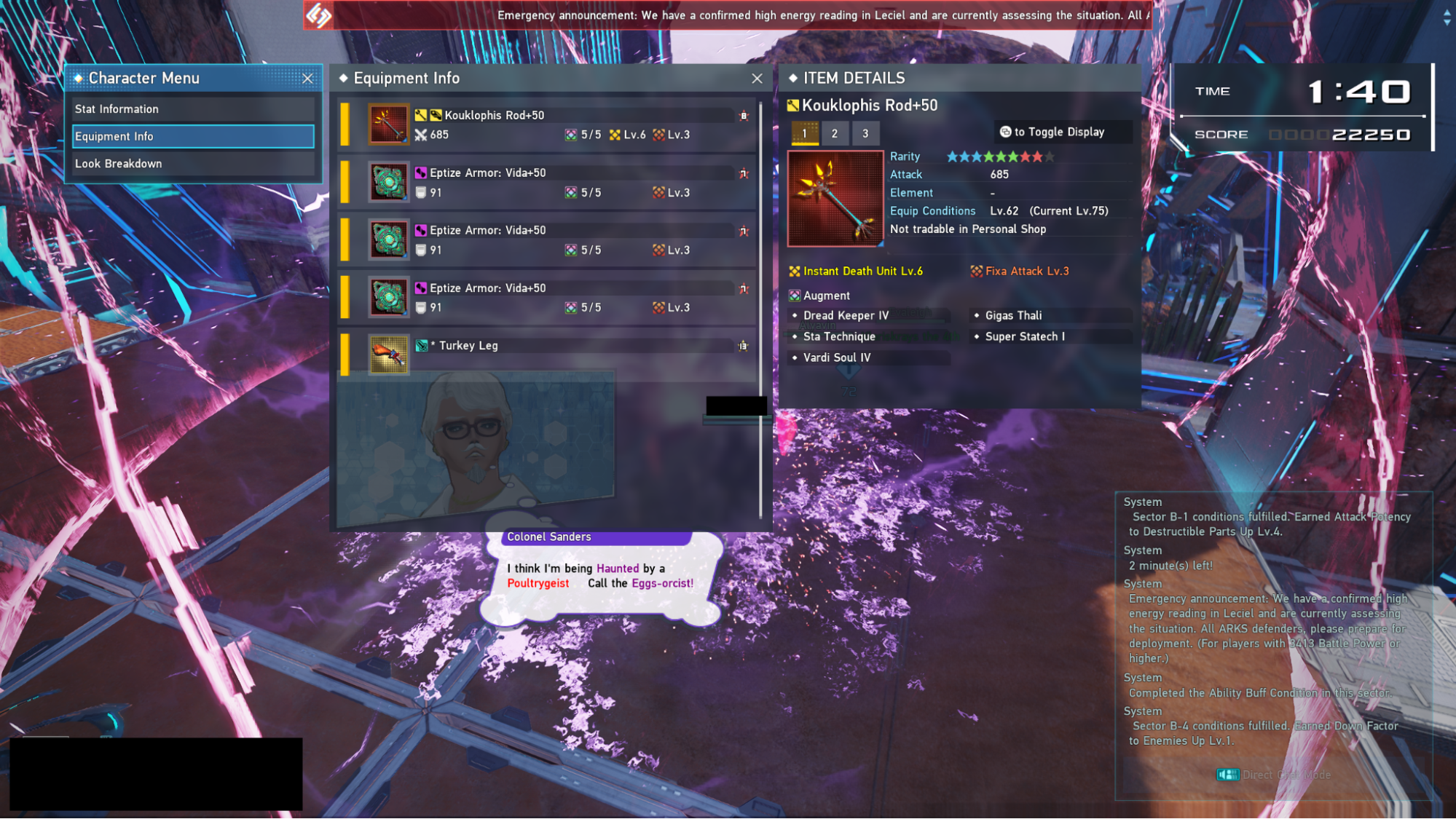Click the Kouklophis Rod weapon icon in list
Viewport: 1456px width, 819px height.
click(388, 124)
